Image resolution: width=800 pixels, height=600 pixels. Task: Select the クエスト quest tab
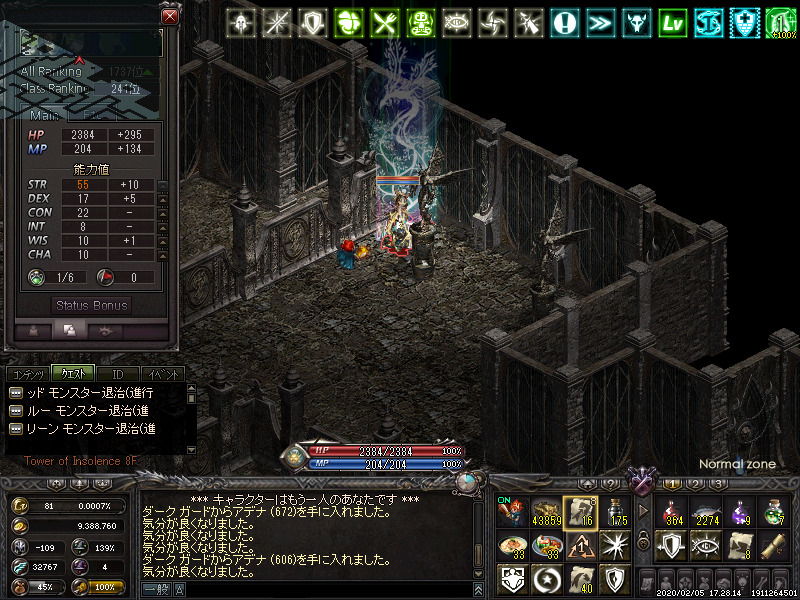click(73, 373)
